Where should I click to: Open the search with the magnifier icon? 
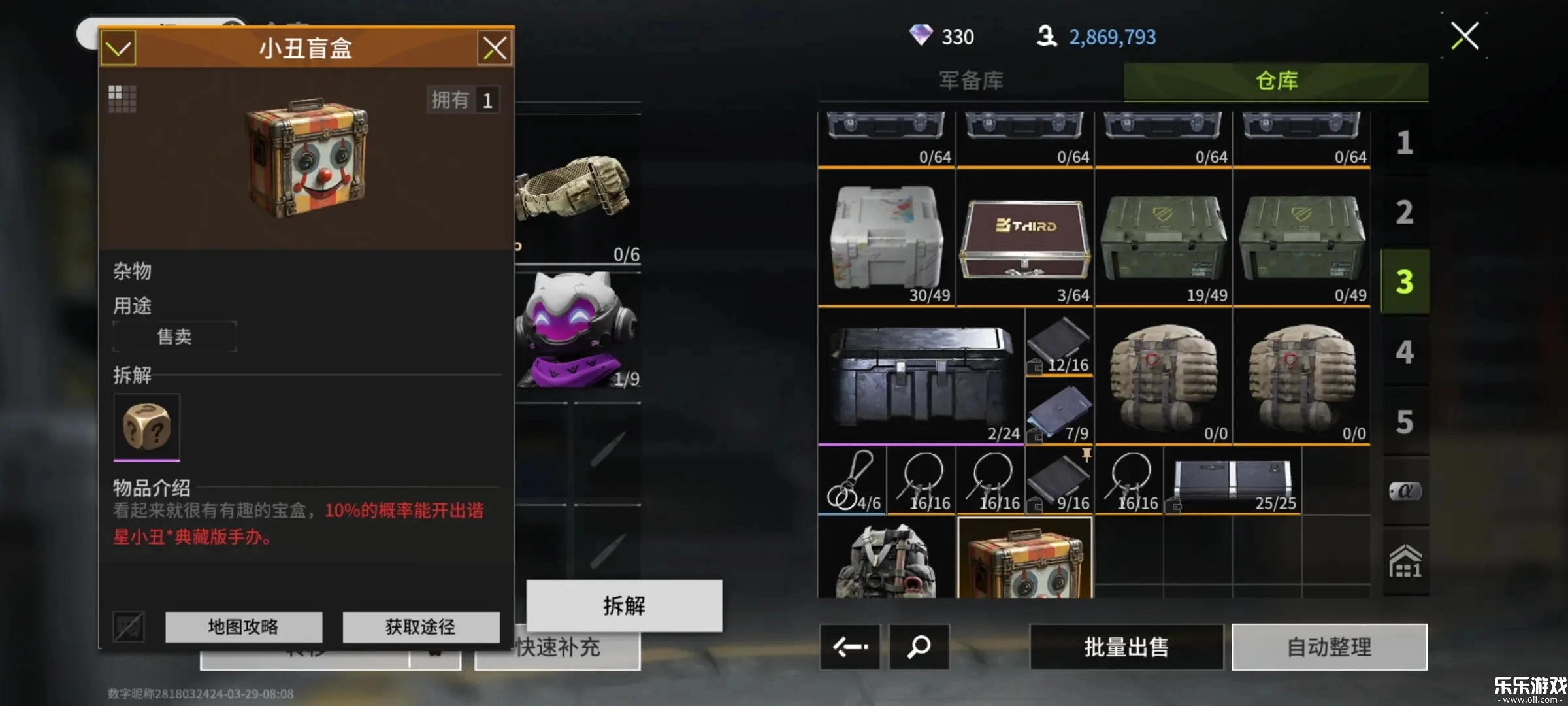[918, 648]
